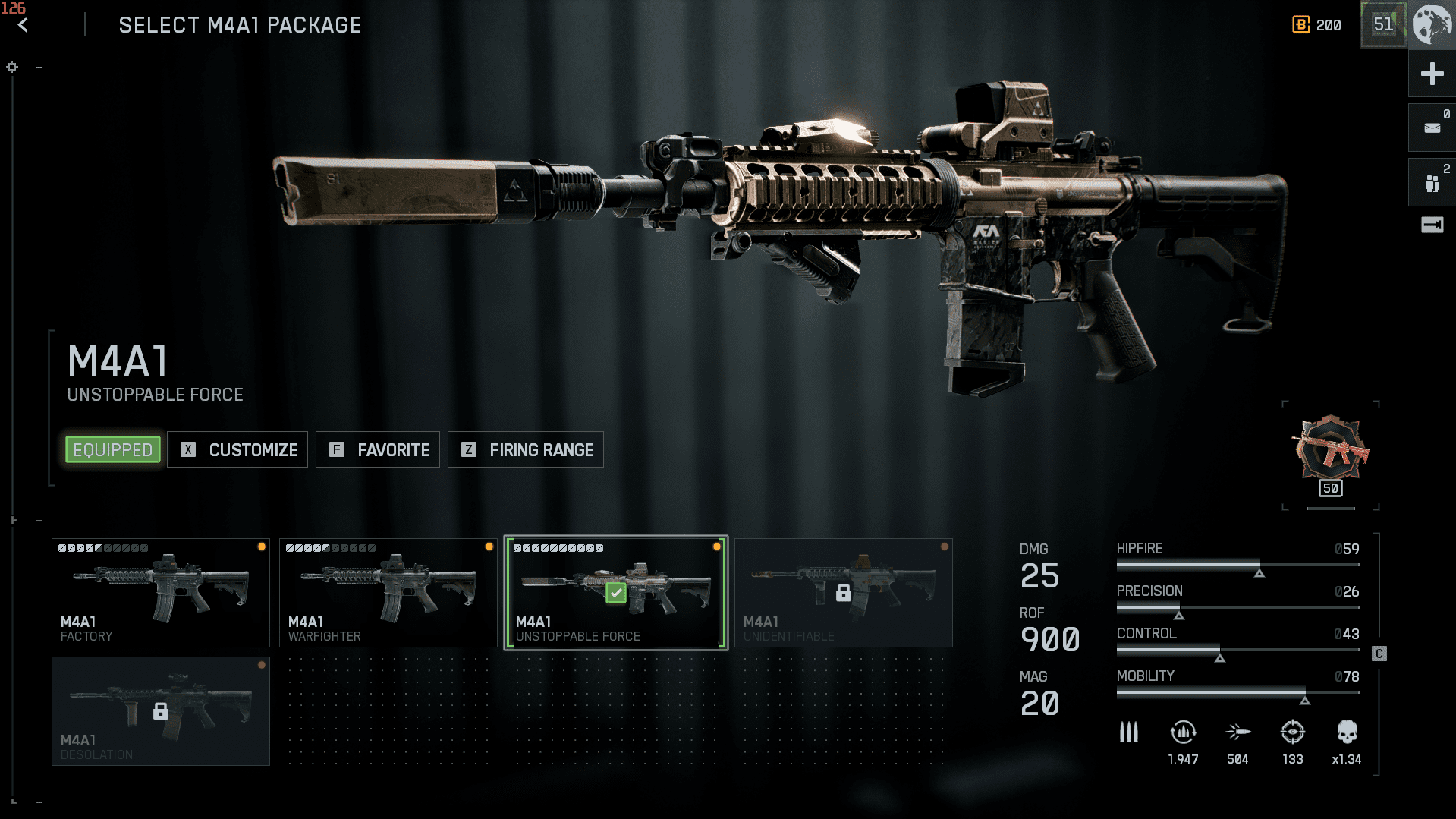Select the locked M4A1 Desolation package
The width and height of the screenshot is (1456, 819).
161,711
